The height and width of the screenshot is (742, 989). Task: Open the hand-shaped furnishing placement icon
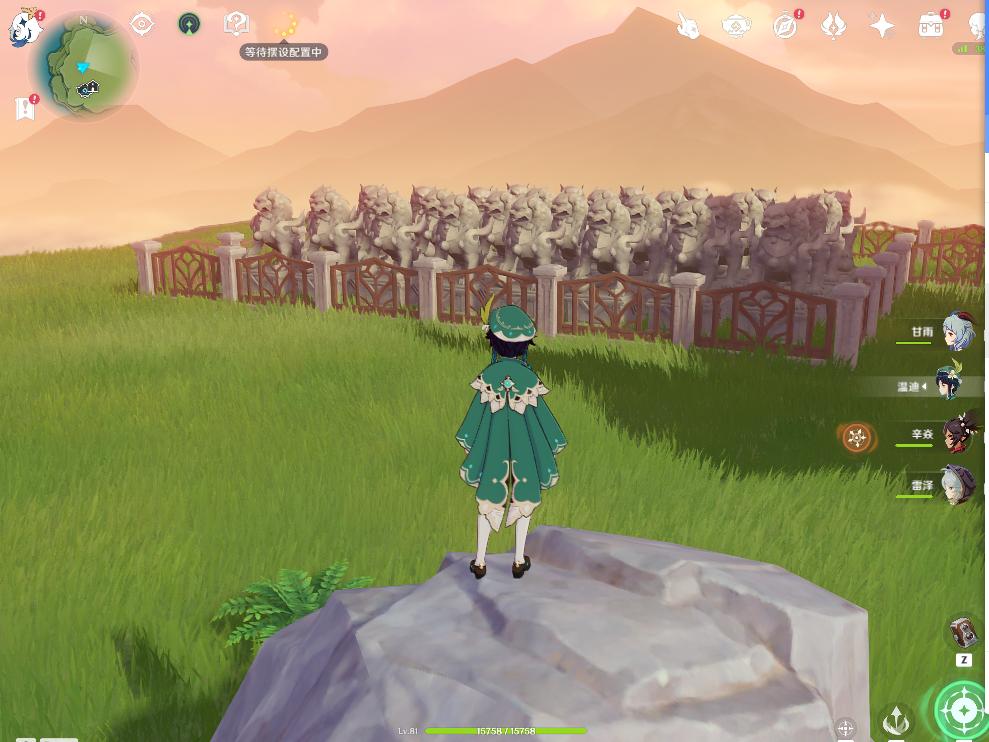tap(688, 25)
